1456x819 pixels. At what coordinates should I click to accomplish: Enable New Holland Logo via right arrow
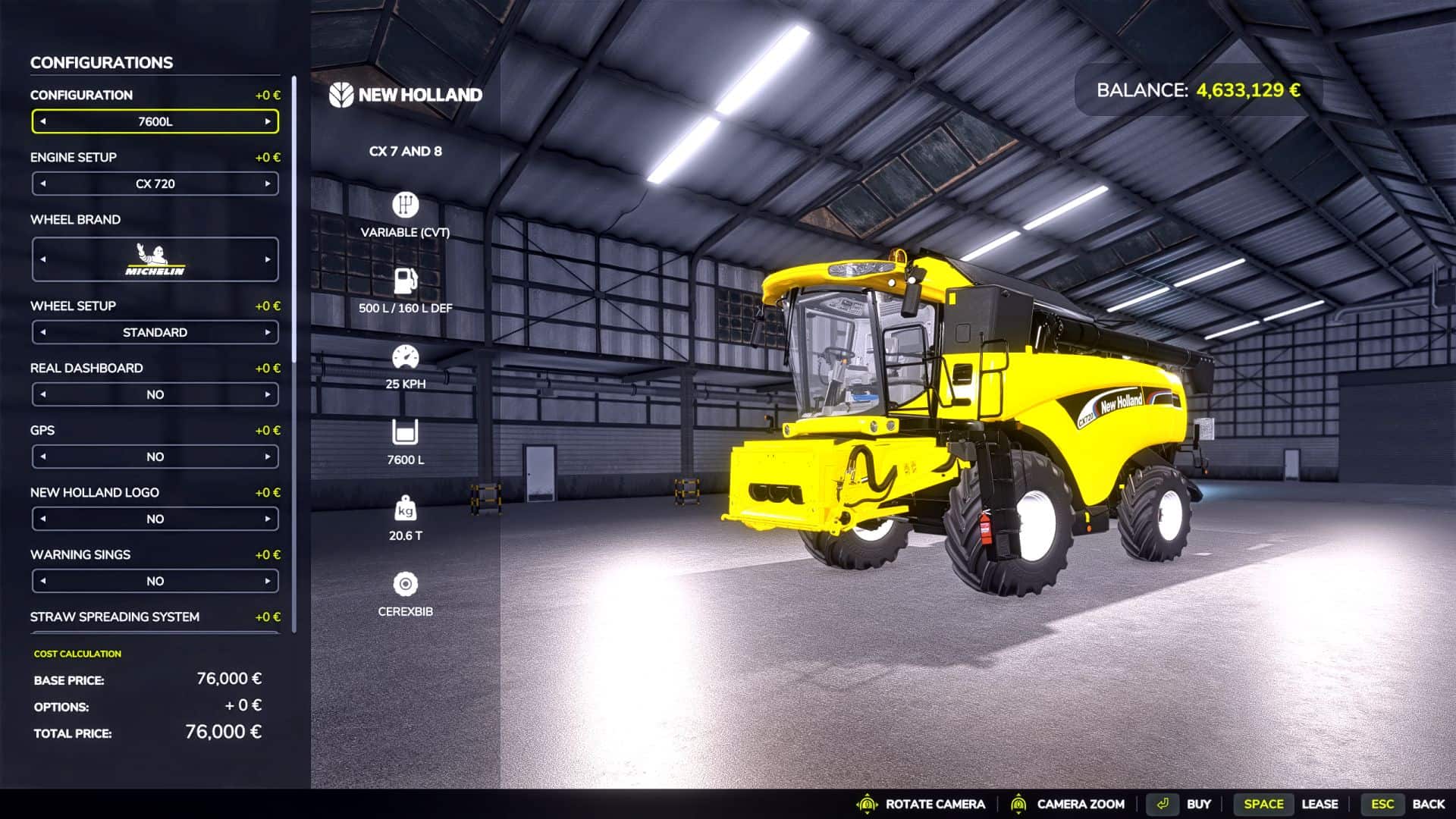[268, 519]
